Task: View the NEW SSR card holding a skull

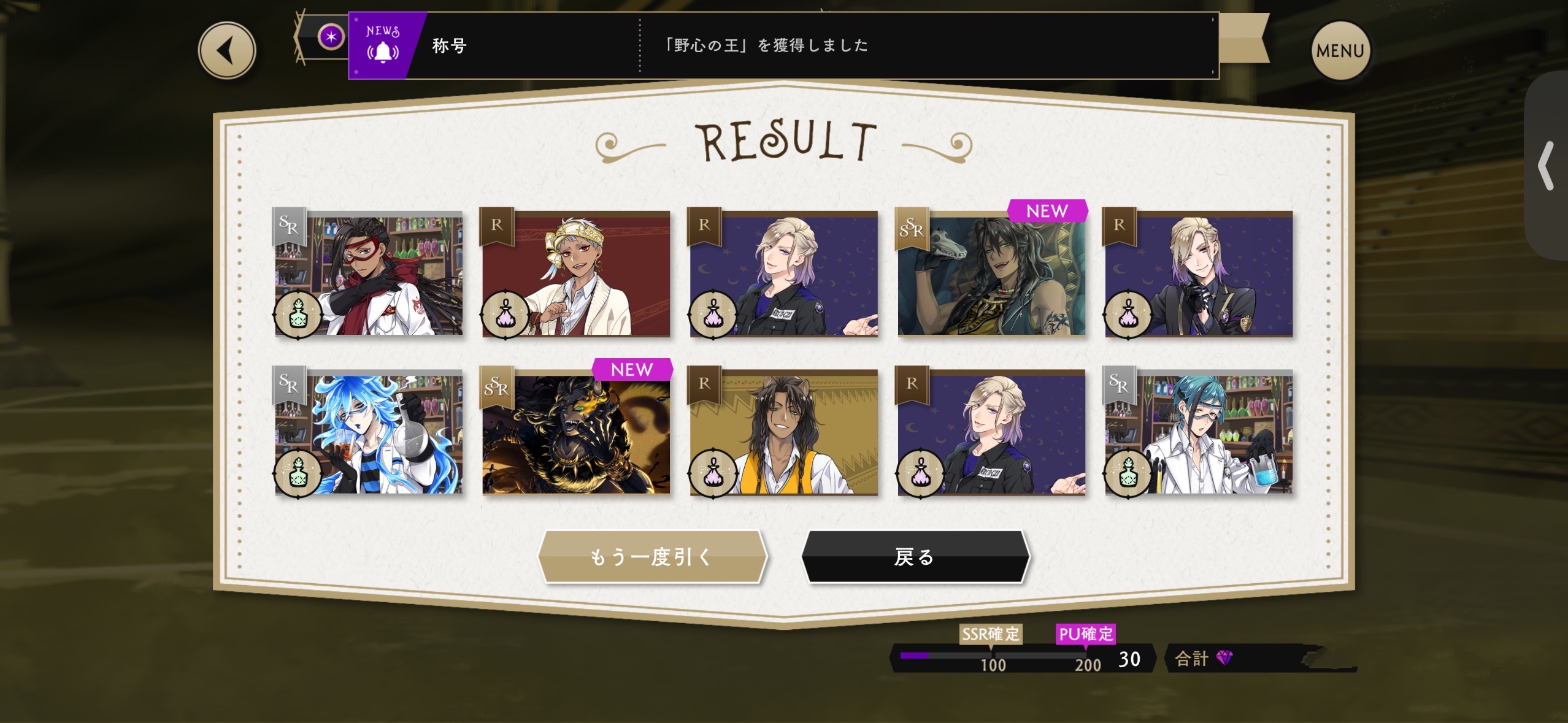Action: [991, 274]
